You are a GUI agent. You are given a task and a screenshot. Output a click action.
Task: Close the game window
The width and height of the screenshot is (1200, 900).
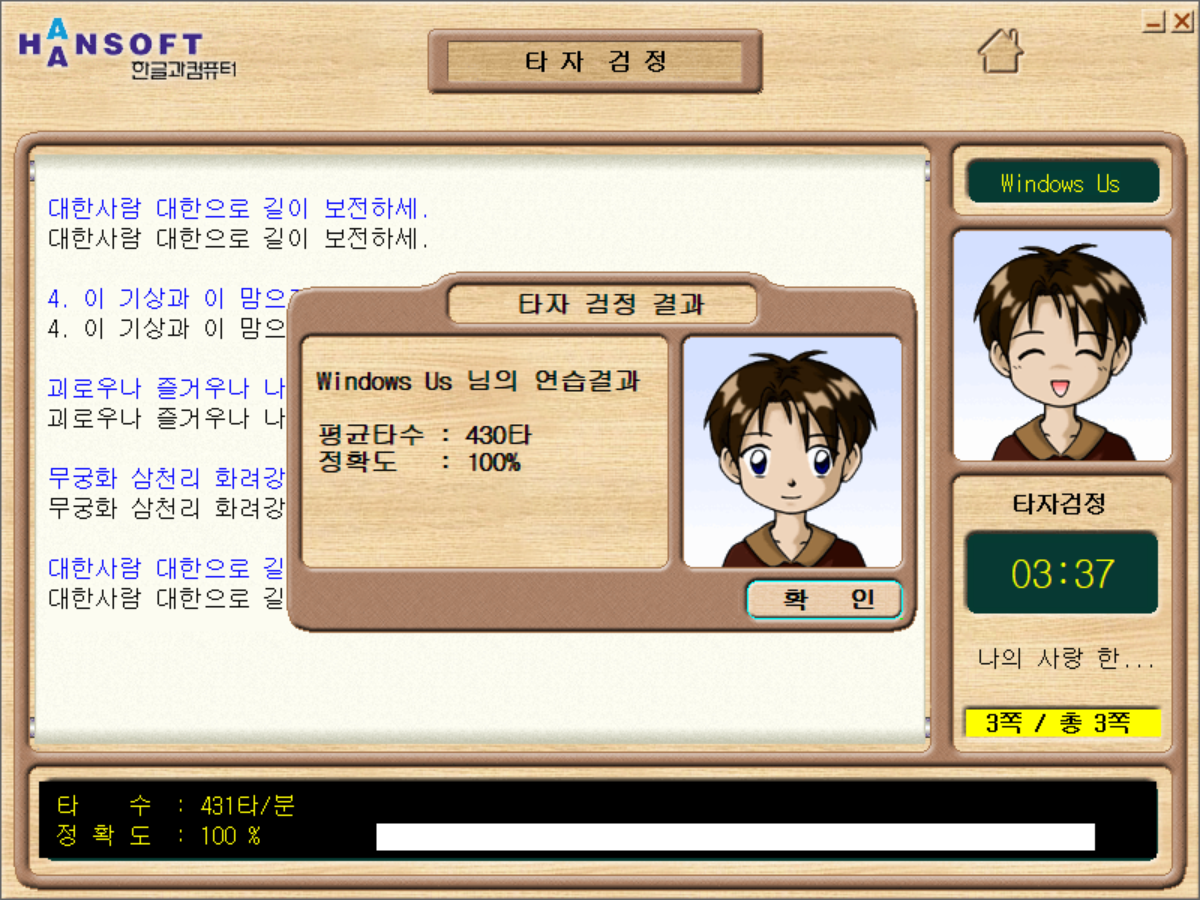[1181, 21]
